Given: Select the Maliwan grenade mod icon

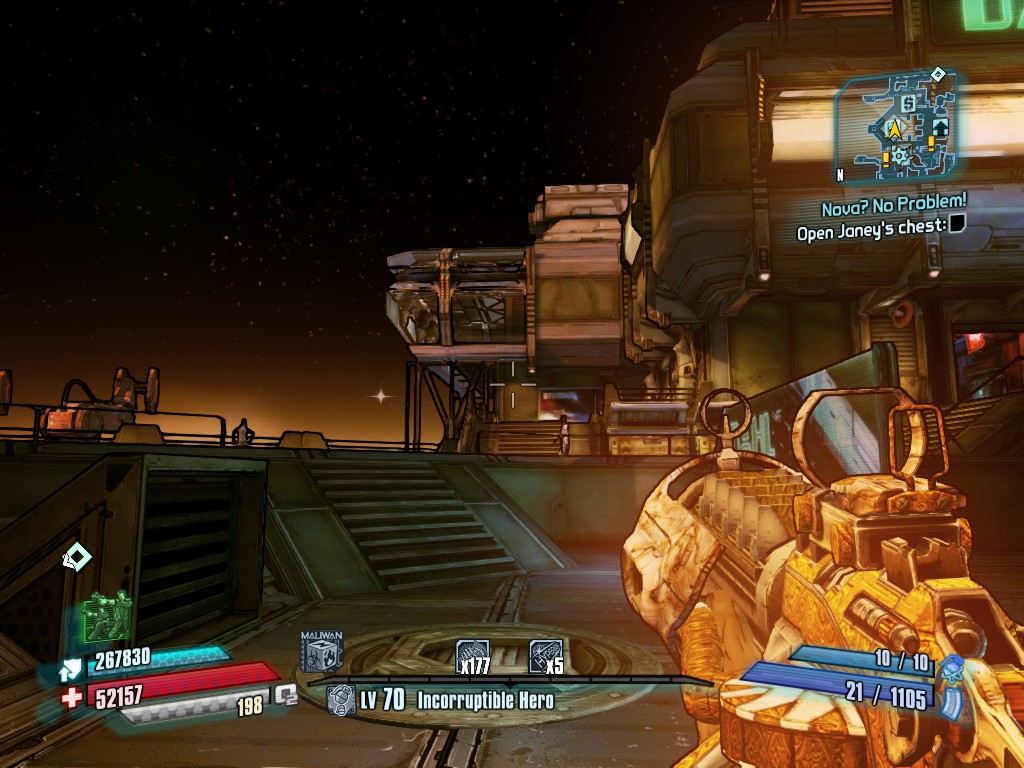Looking at the screenshot, I should pos(321,651).
